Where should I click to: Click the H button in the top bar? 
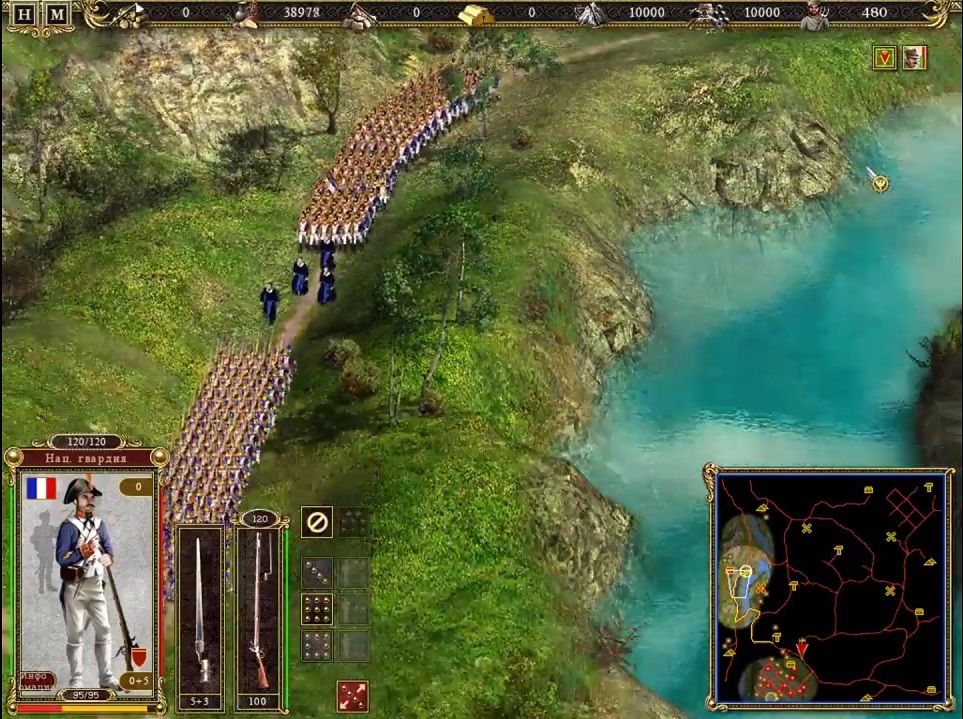click(x=25, y=15)
